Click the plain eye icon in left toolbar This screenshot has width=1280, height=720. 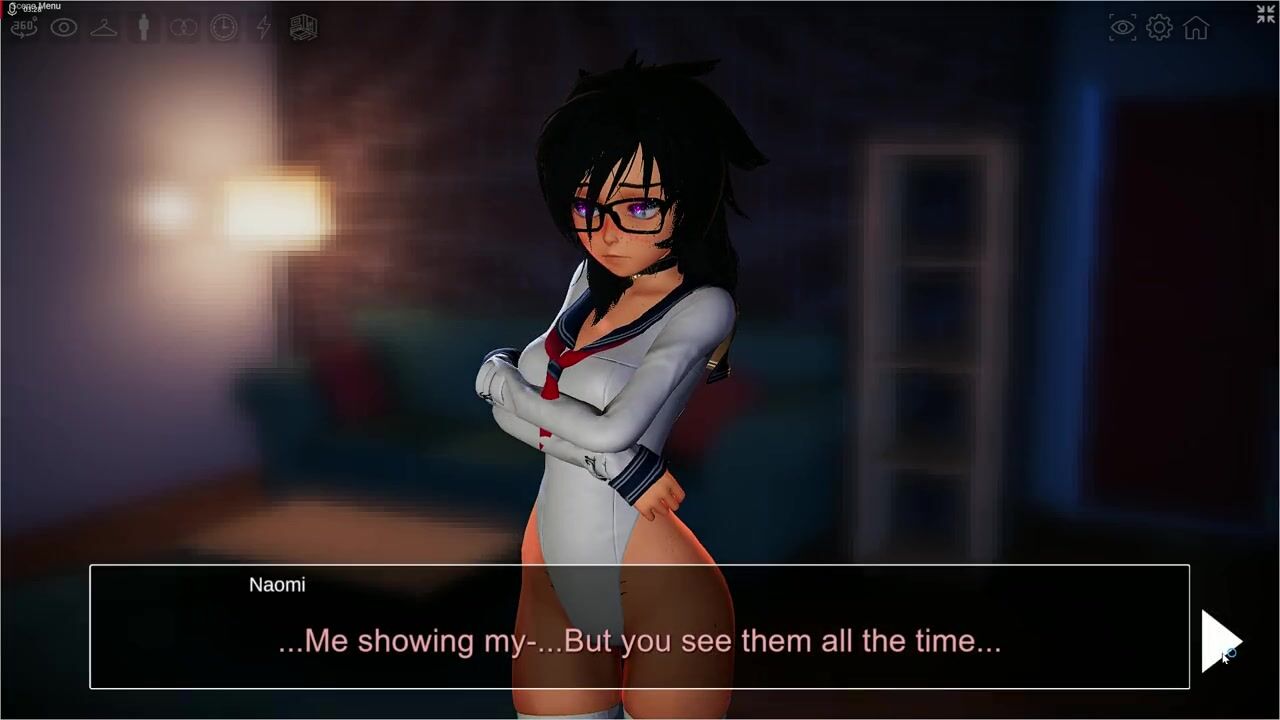pyautogui.click(x=64, y=27)
